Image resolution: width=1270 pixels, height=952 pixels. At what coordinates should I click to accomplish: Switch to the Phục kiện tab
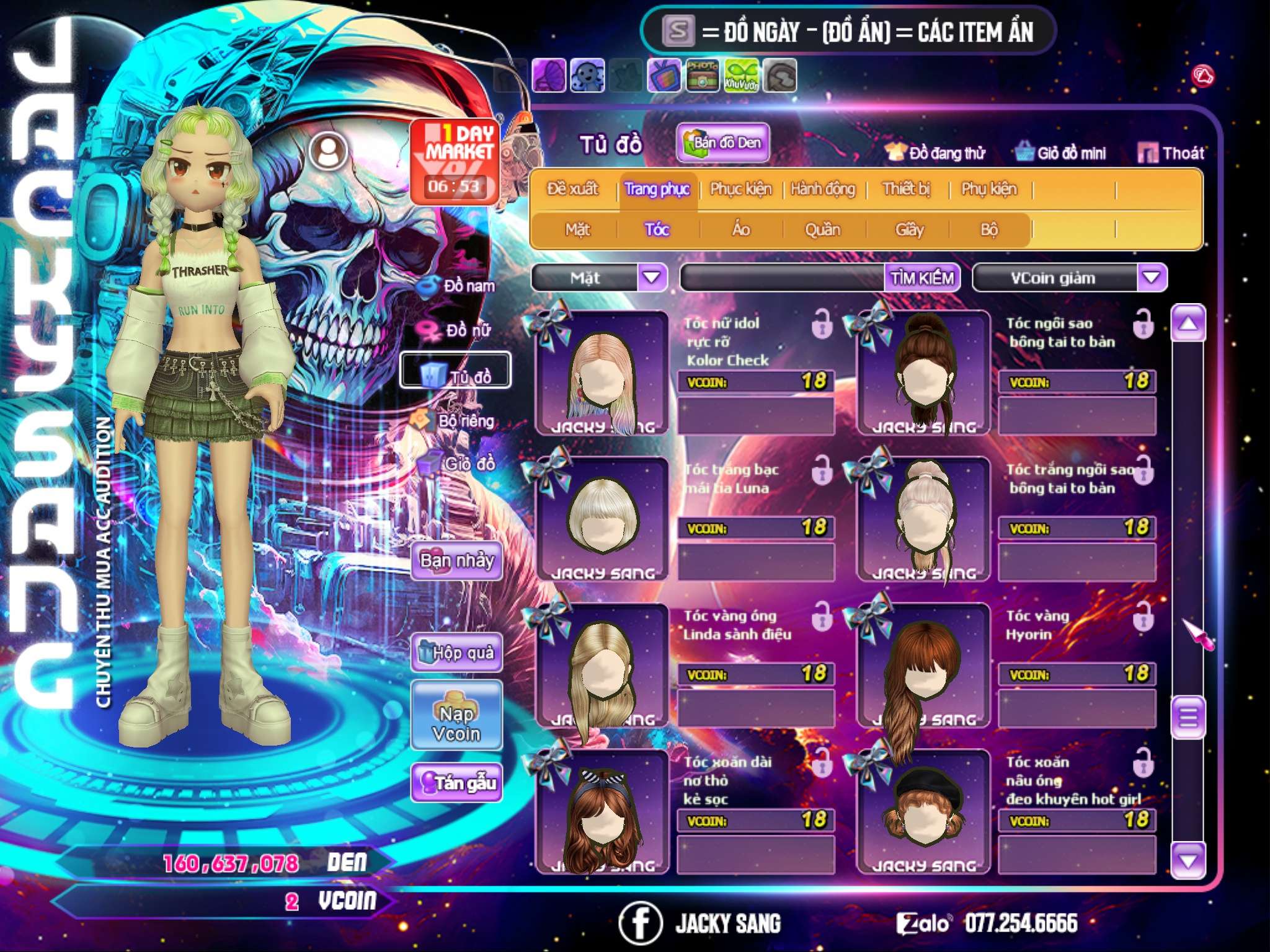(740, 189)
